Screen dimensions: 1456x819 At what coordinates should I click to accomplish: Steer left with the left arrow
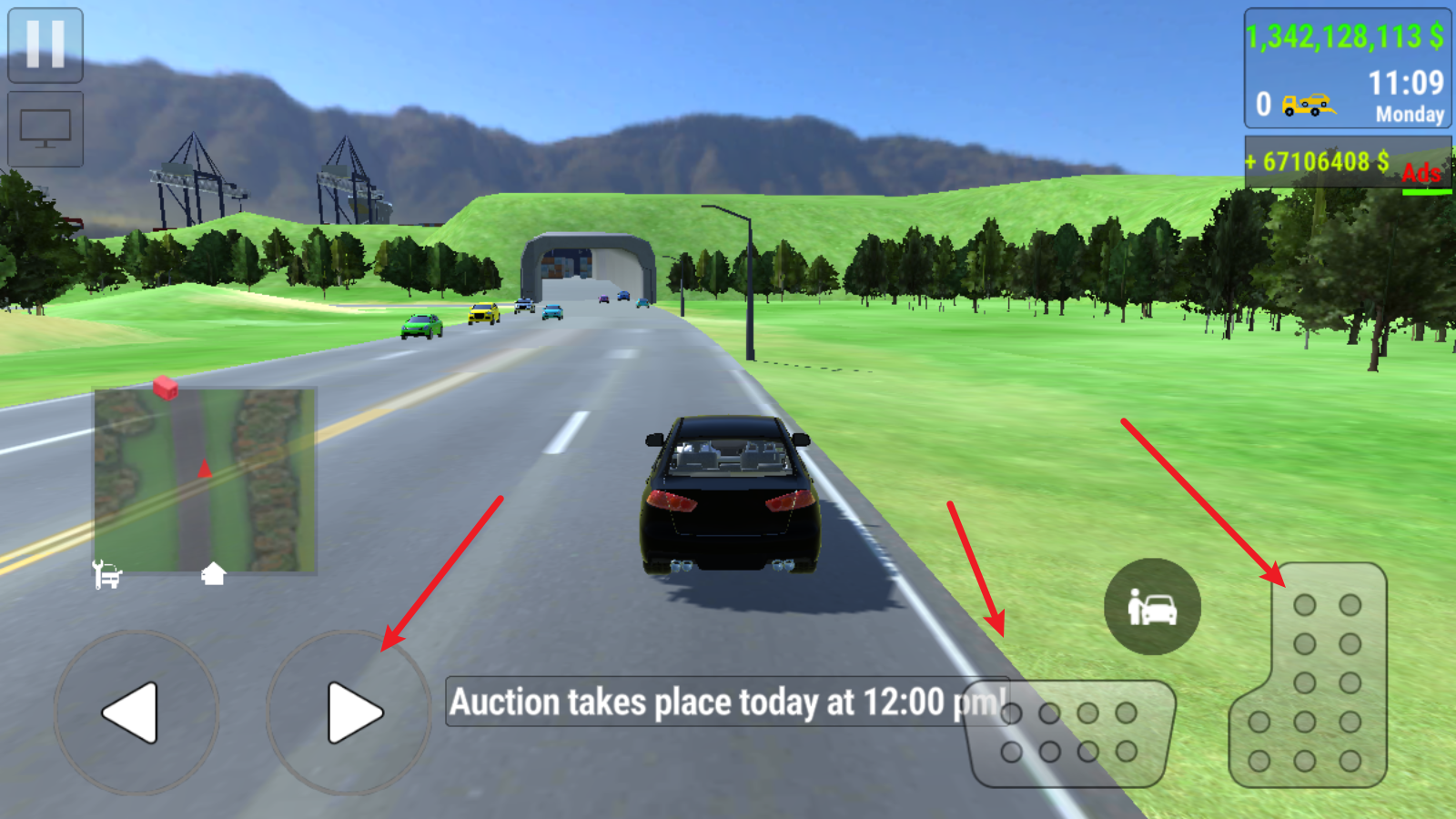click(x=136, y=713)
